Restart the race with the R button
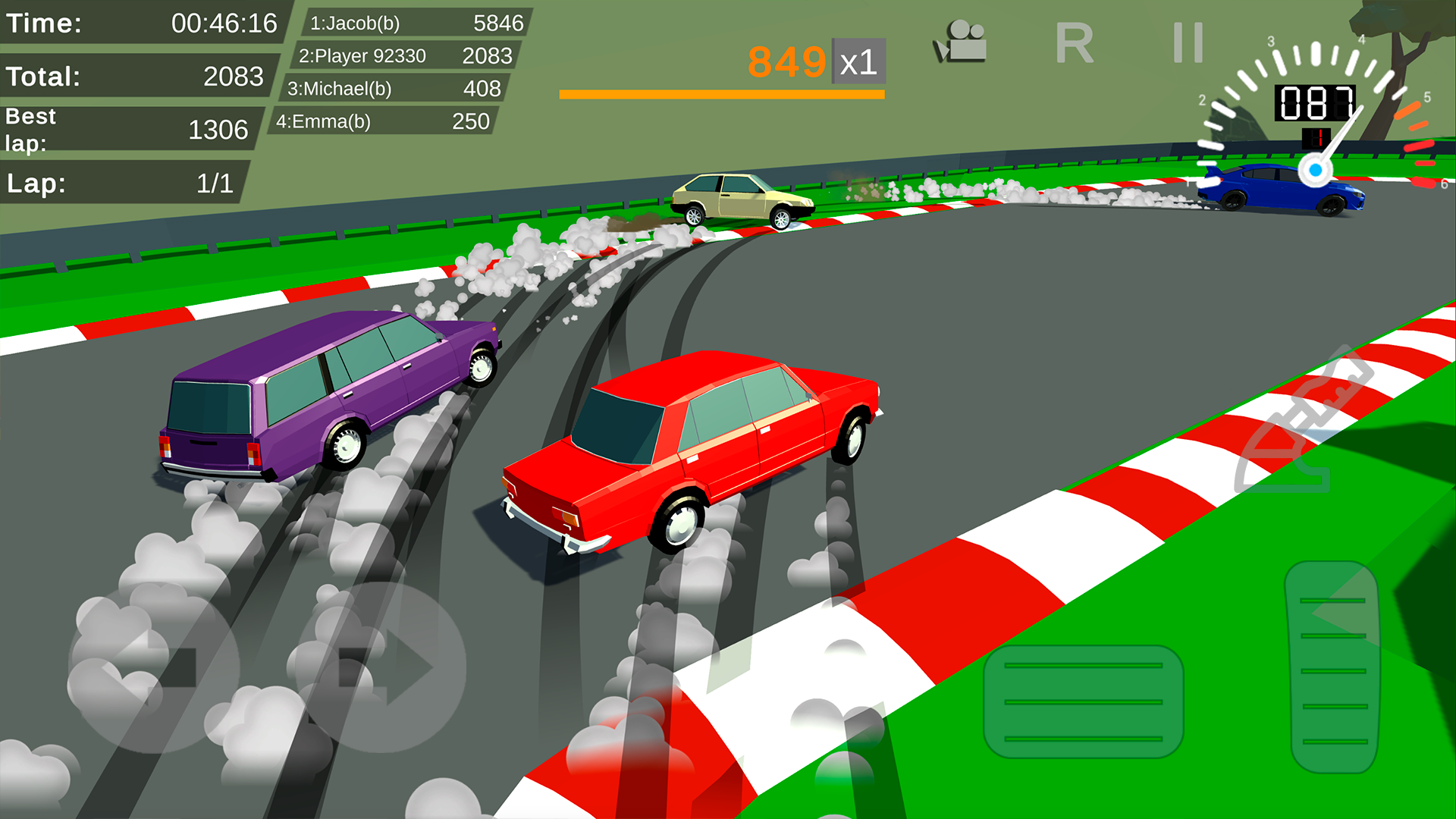Viewport: 1456px width, 819px height. tap(1074, 43)
